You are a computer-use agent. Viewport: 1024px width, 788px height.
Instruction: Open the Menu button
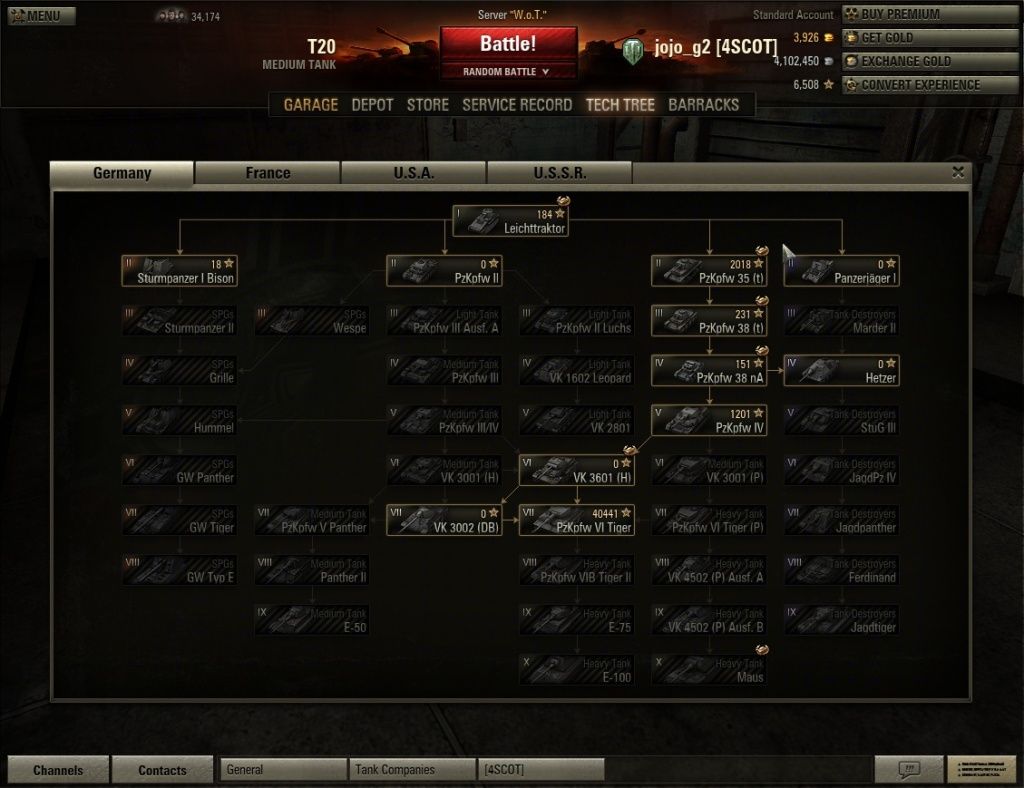(35, 15)
